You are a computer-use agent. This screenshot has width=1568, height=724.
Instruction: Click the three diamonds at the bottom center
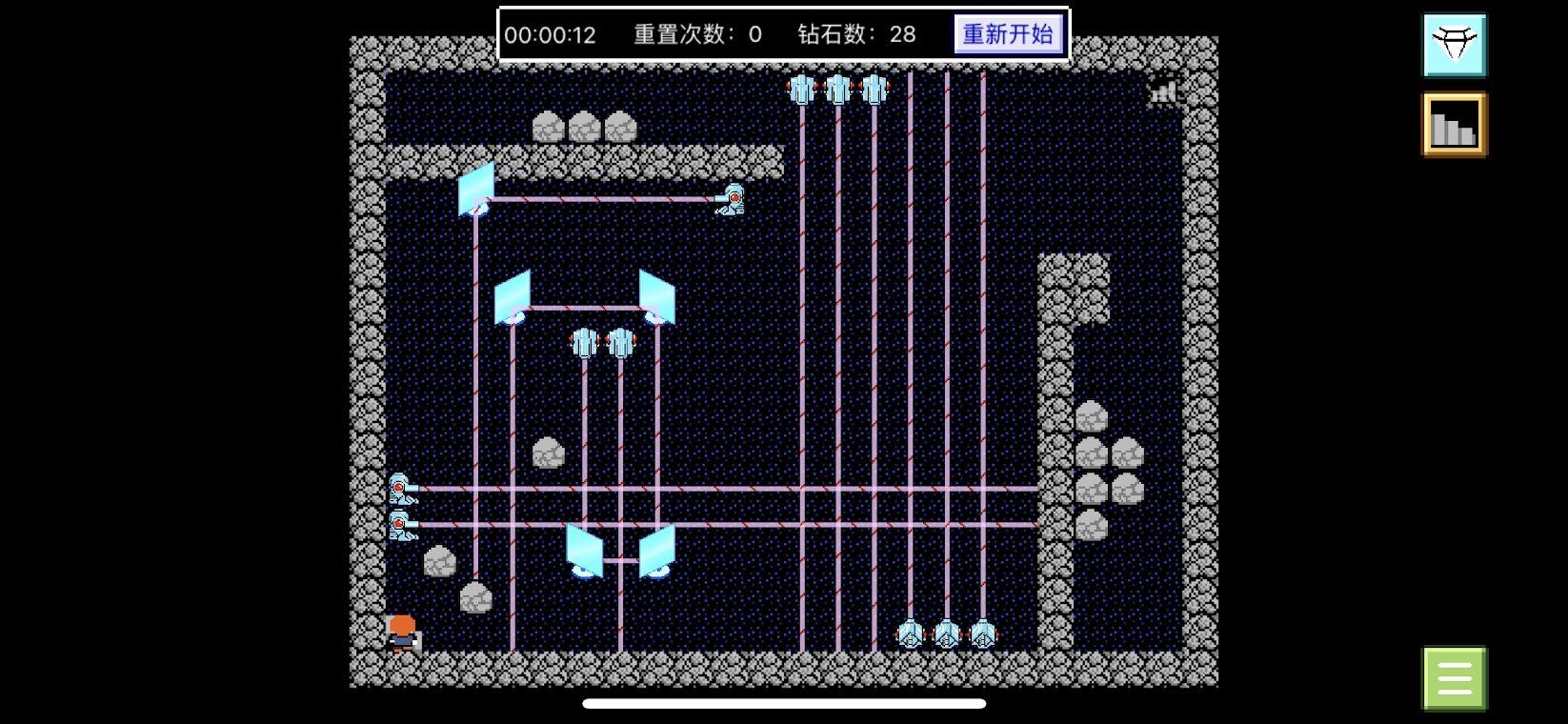948,633
